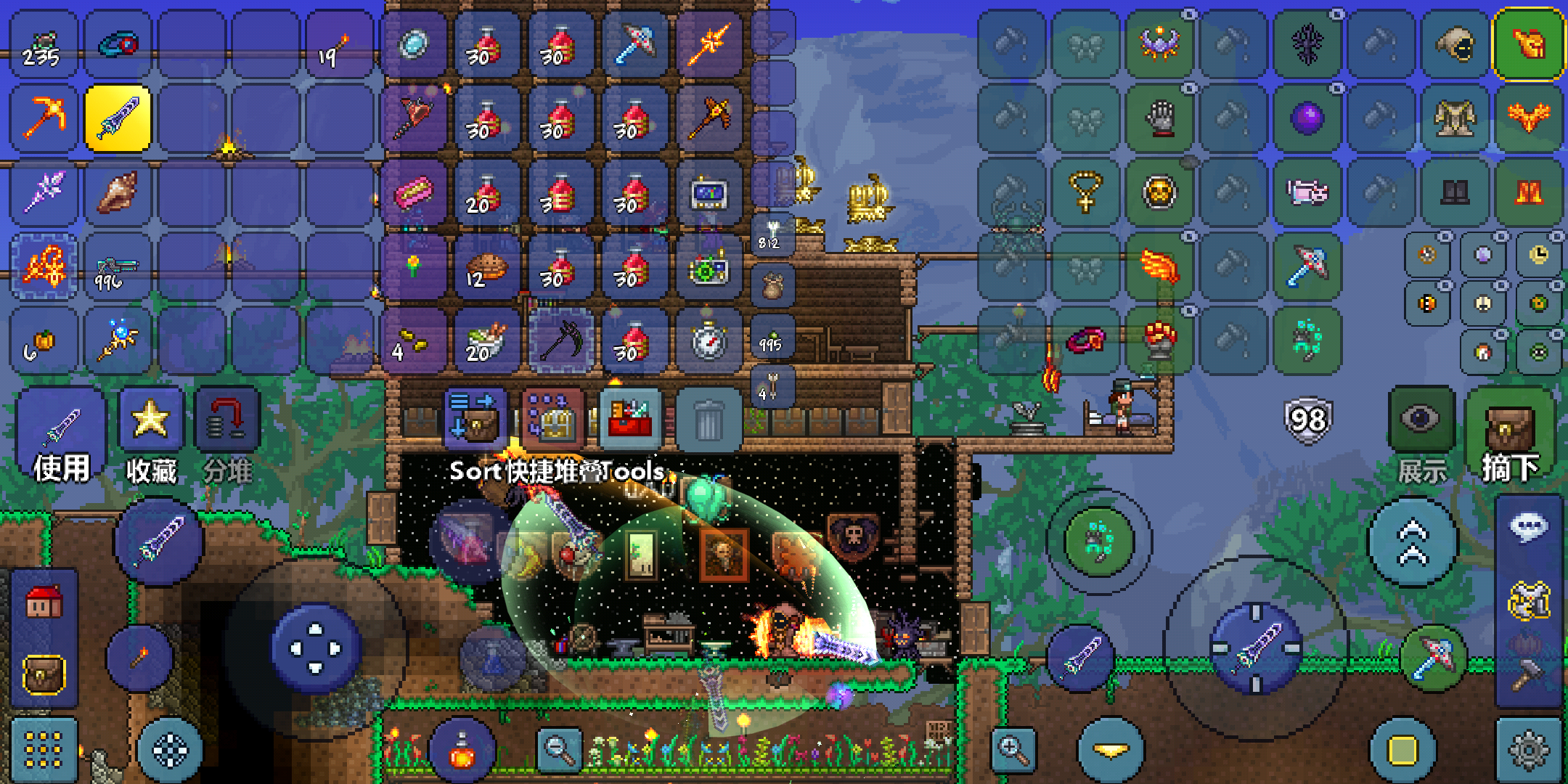
Task: Tap the 使用 (Use) button
Action: coord(61,436)
